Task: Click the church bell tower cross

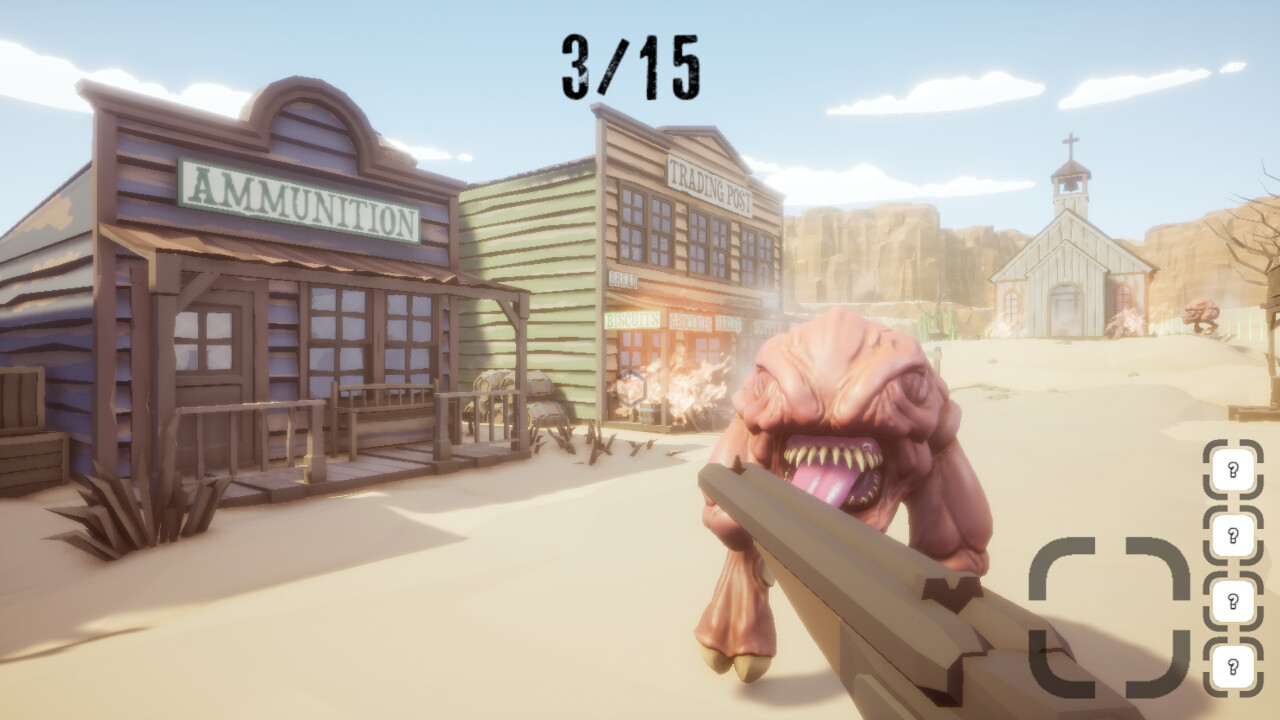Action: [1069, 143]
